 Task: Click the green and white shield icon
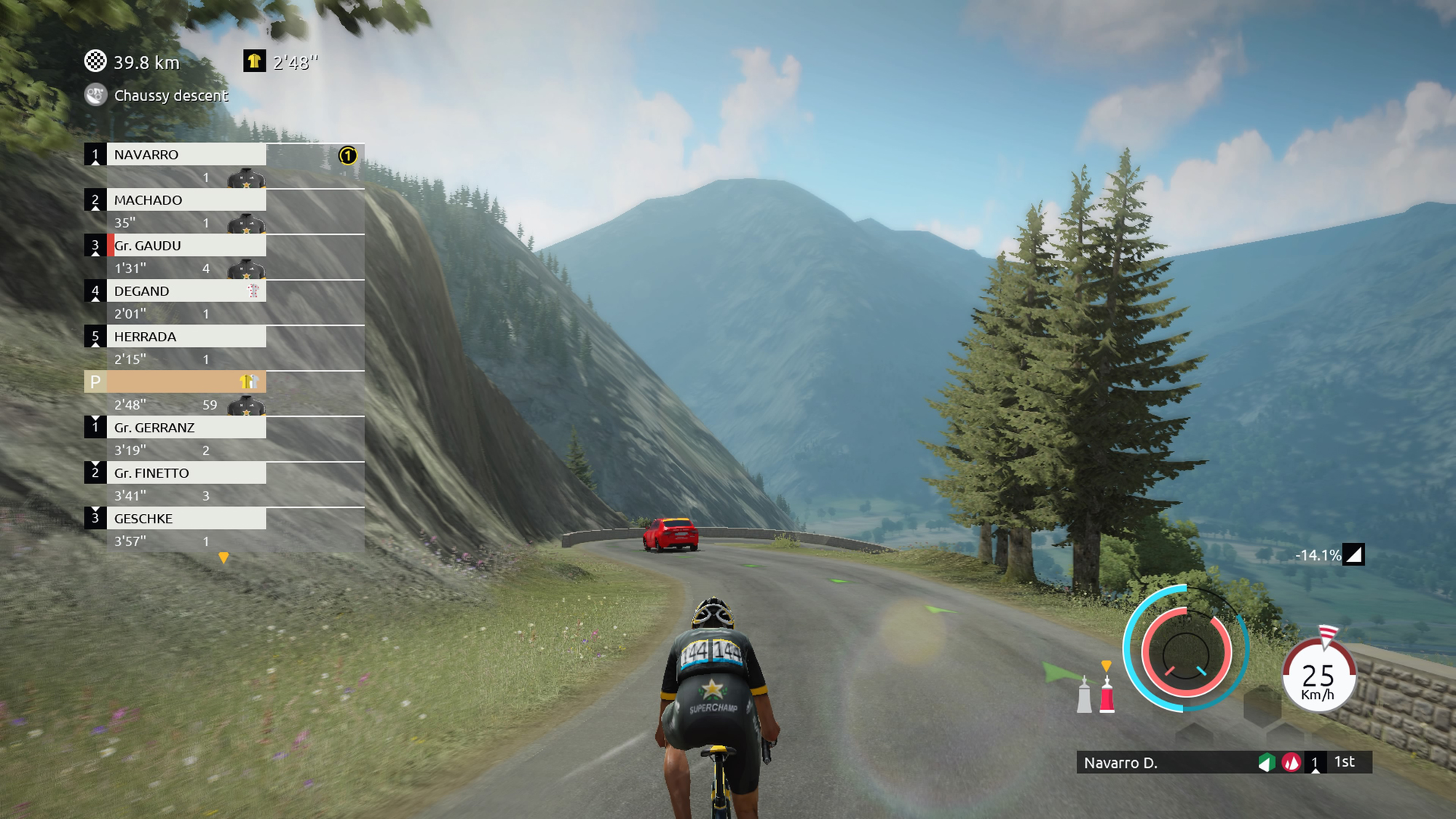[x=1267, y=762]
